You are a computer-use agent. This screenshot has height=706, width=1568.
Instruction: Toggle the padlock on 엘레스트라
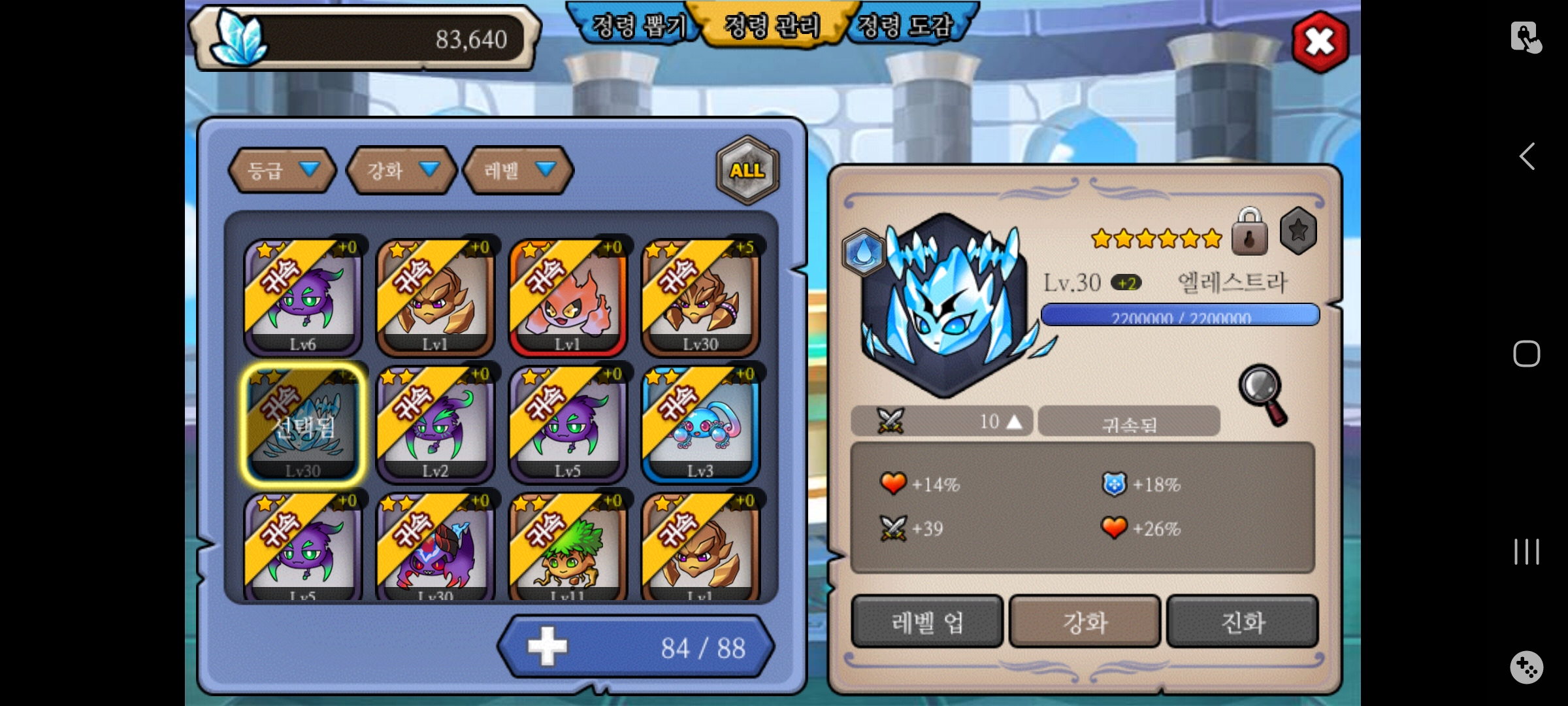(x=1249, y=233)
